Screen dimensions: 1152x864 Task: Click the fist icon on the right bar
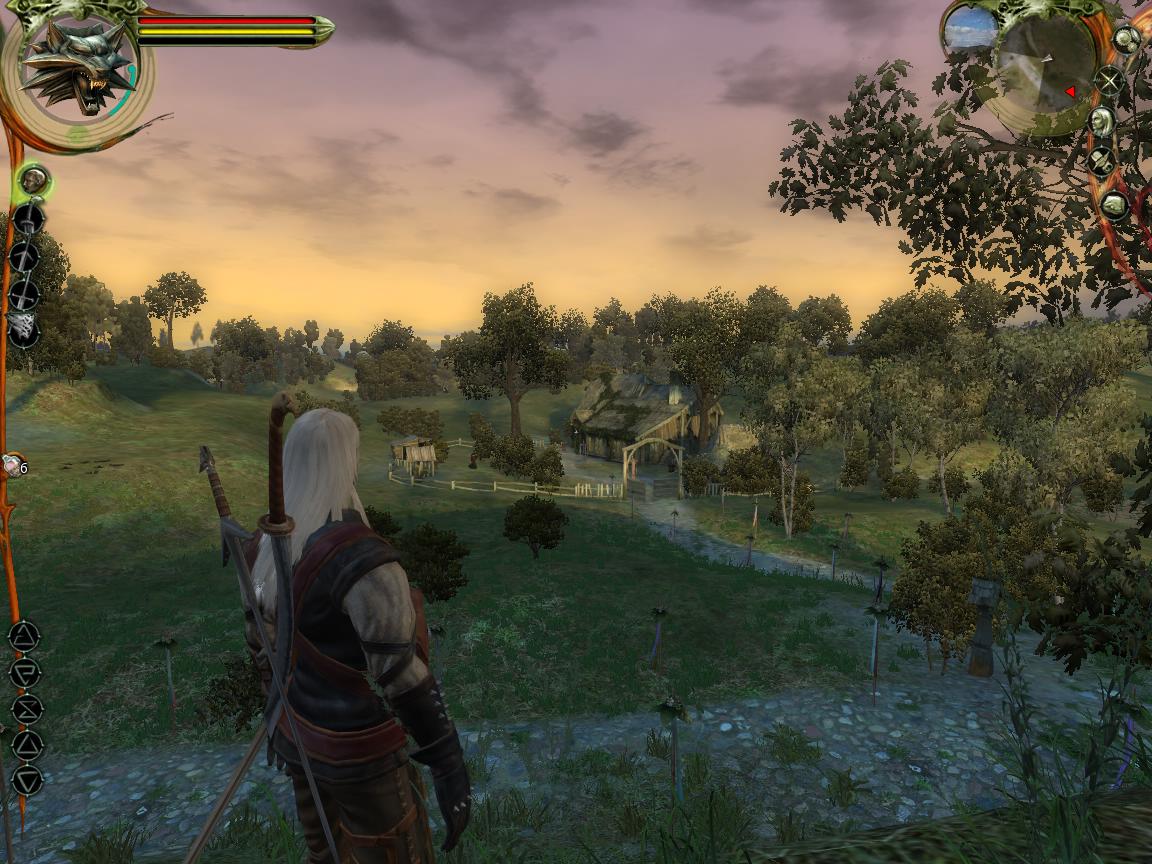tap(1114, 206)
